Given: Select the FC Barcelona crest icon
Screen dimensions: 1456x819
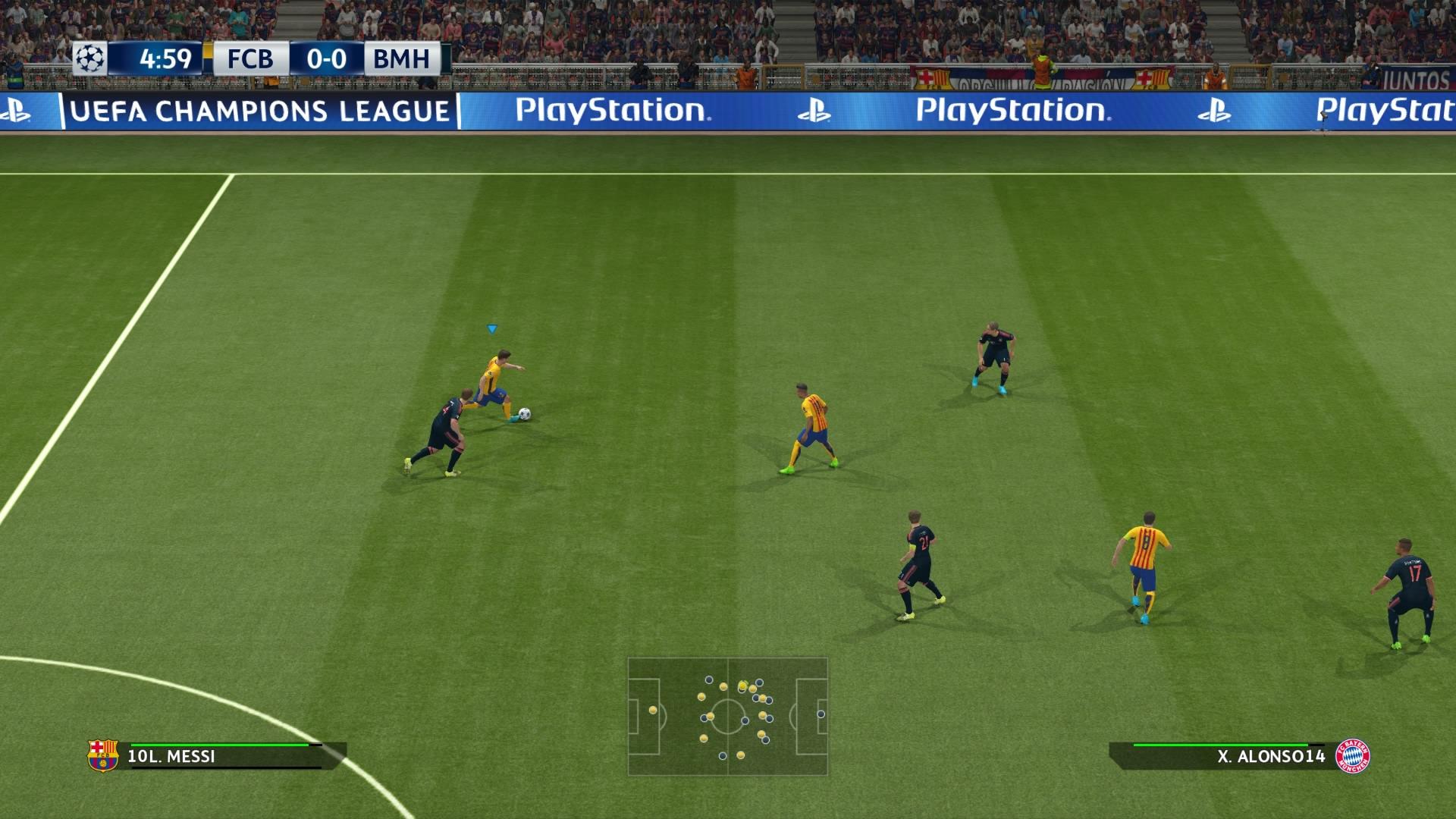Looking at the screenshot, I should point(103,755).
